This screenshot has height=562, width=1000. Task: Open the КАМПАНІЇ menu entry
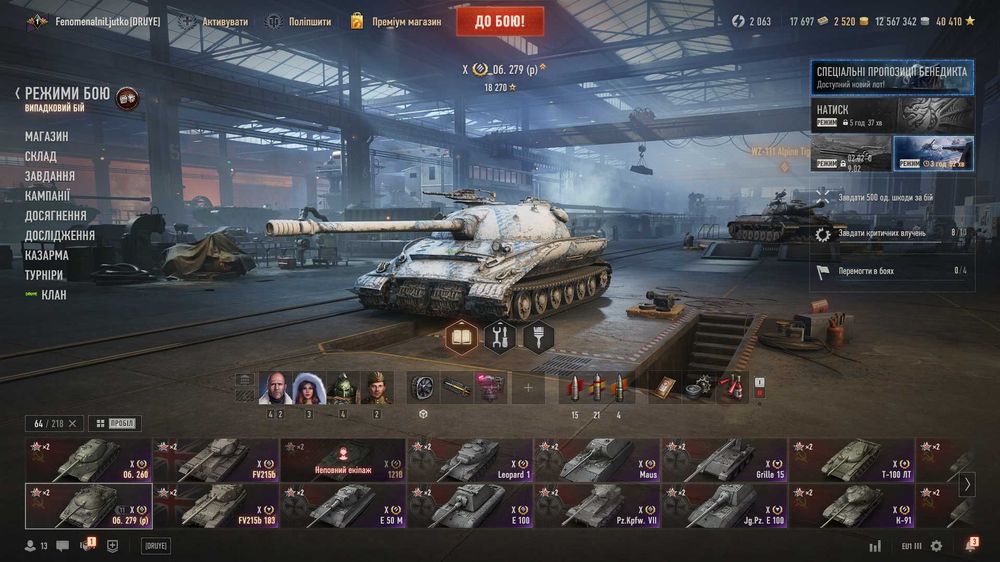click(48, 196)
